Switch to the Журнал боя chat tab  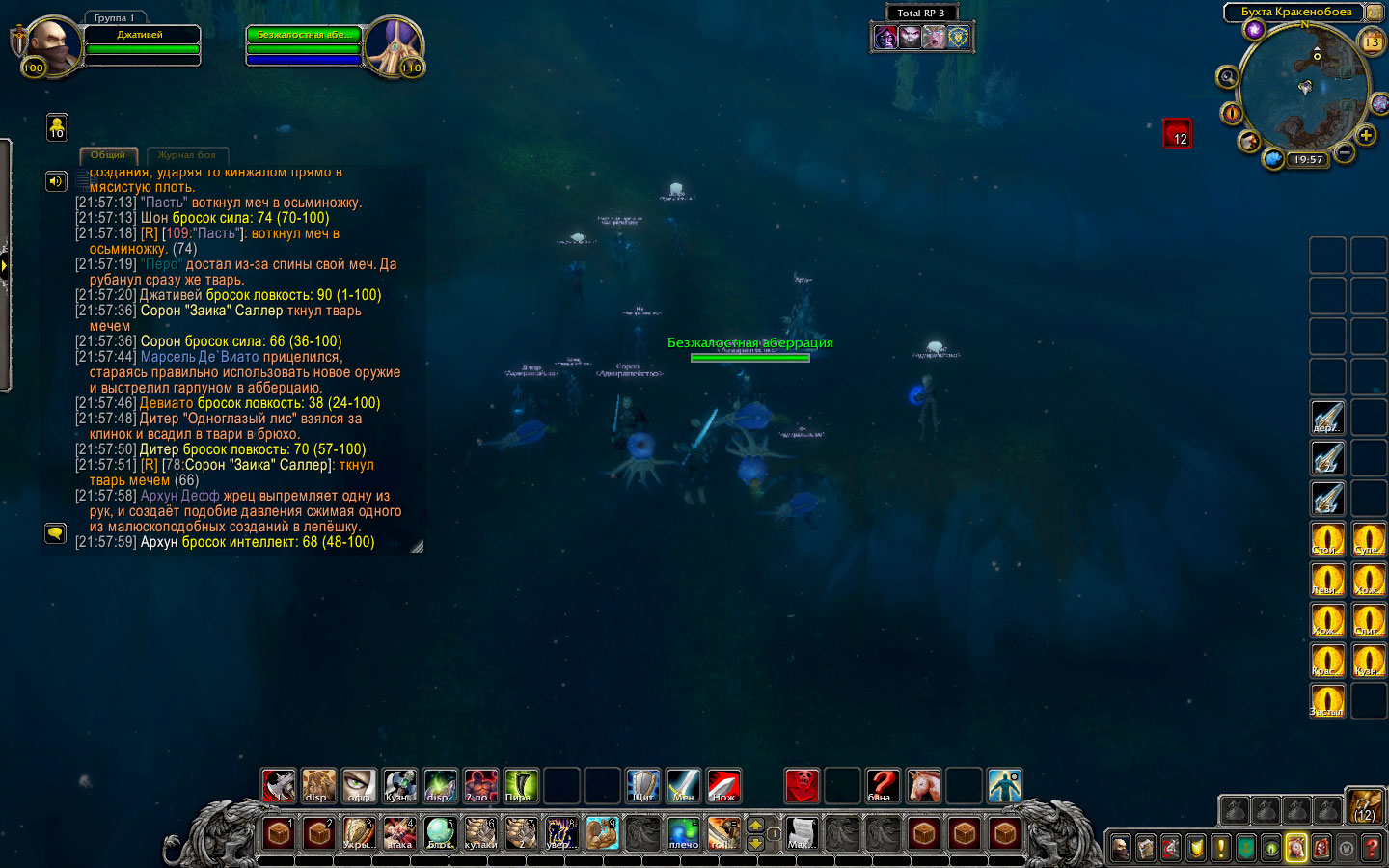click(x=187, y=155)
